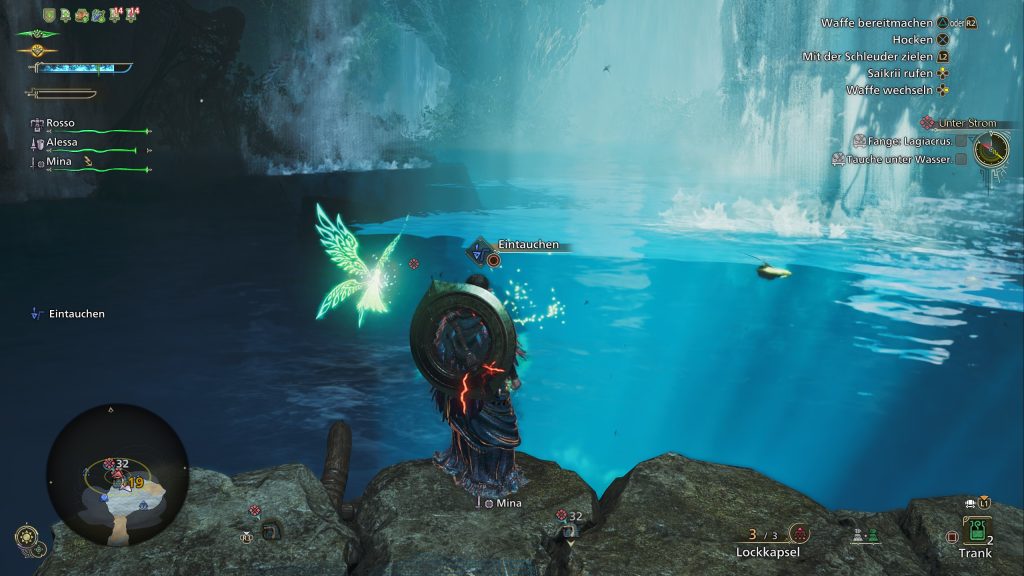
Task: Select party member Alessa
Action: (62, 142)
